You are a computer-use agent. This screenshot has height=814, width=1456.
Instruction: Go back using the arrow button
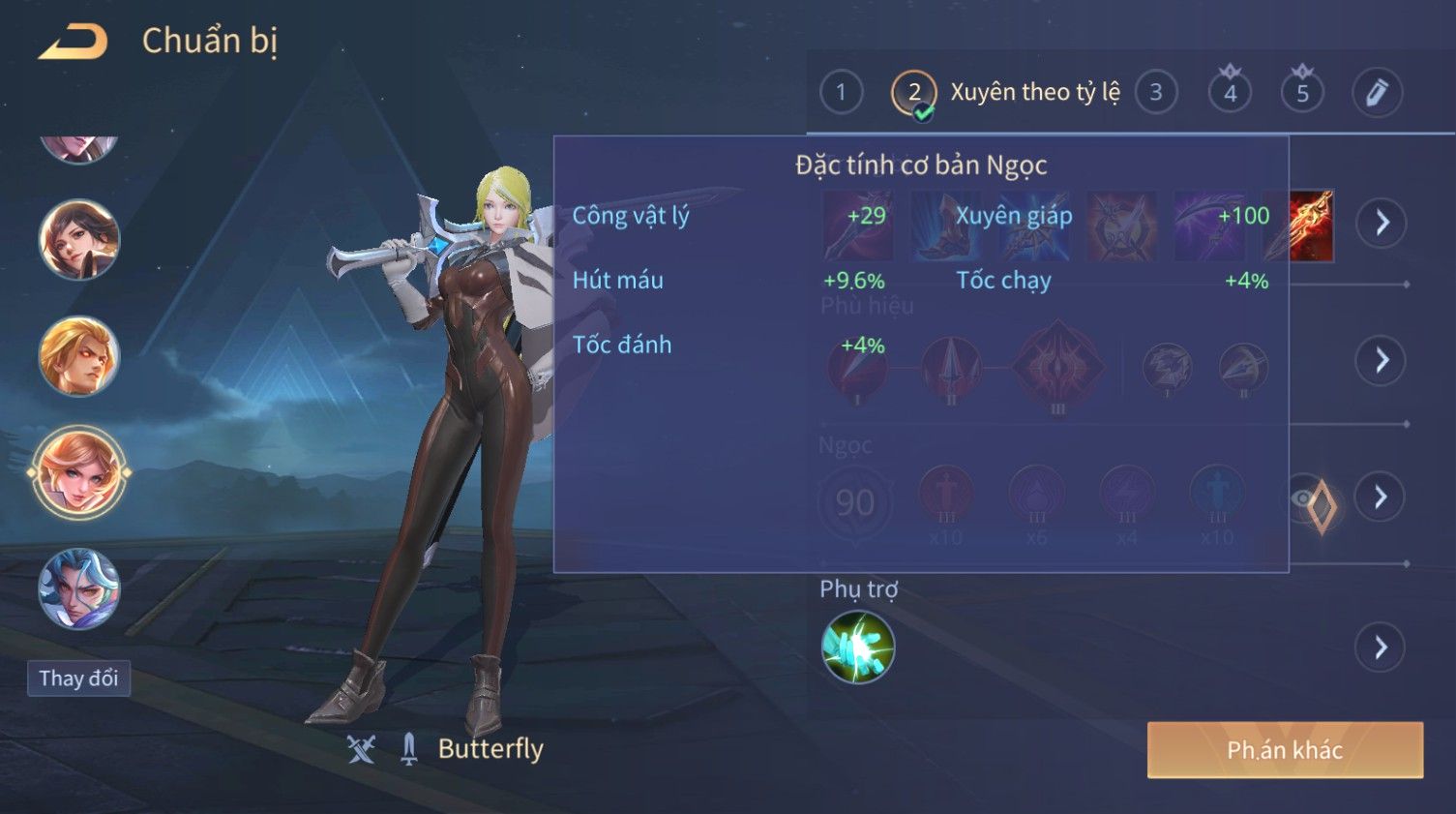73,42
